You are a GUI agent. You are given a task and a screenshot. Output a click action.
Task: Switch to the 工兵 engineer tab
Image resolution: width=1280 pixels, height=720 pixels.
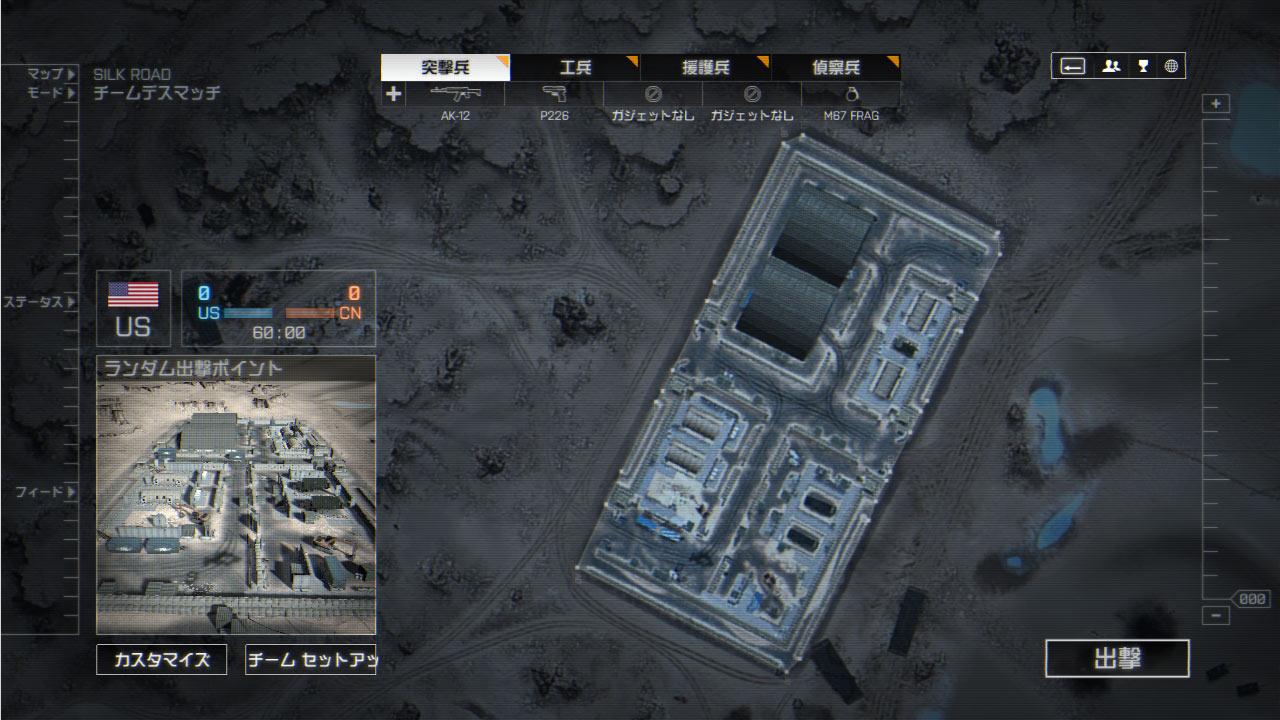click(575, 68)
